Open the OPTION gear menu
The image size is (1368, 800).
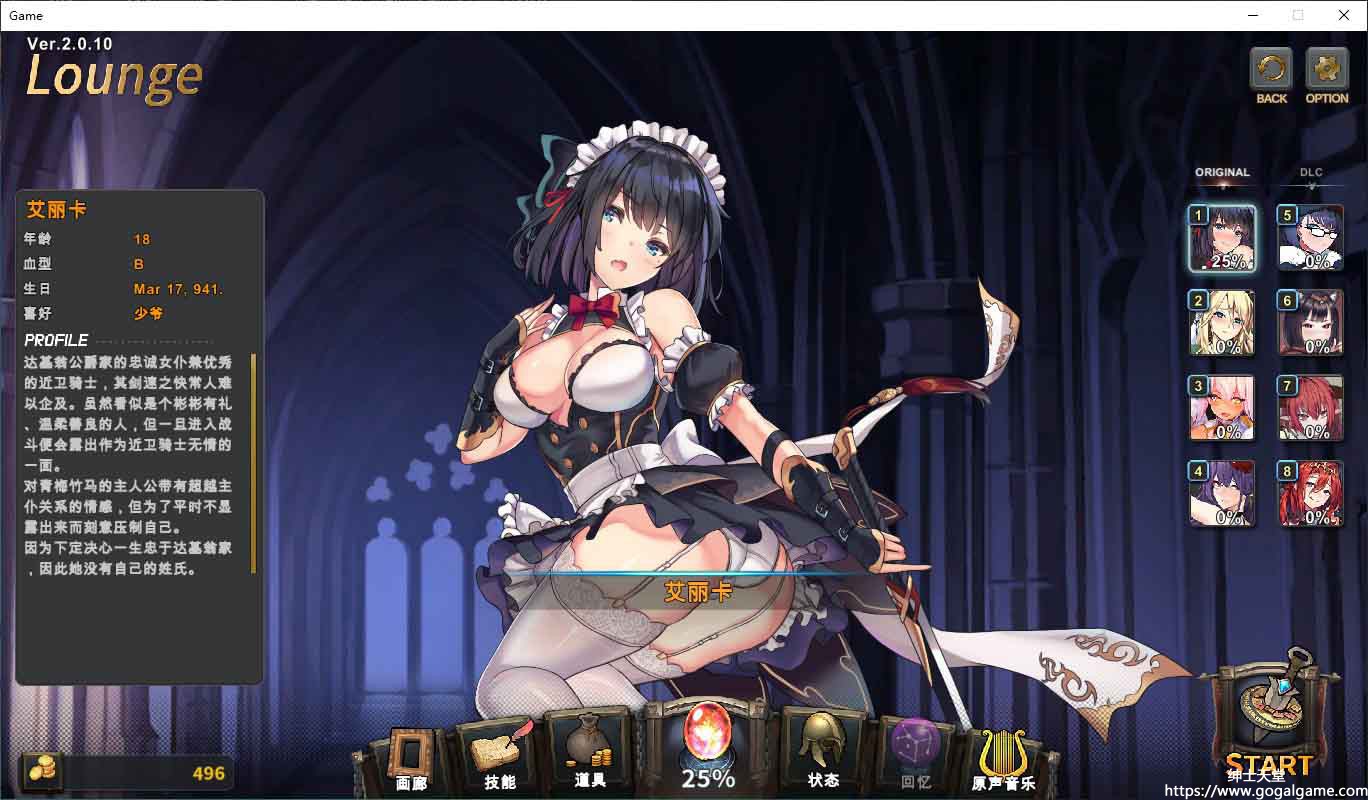point(1327,73)
